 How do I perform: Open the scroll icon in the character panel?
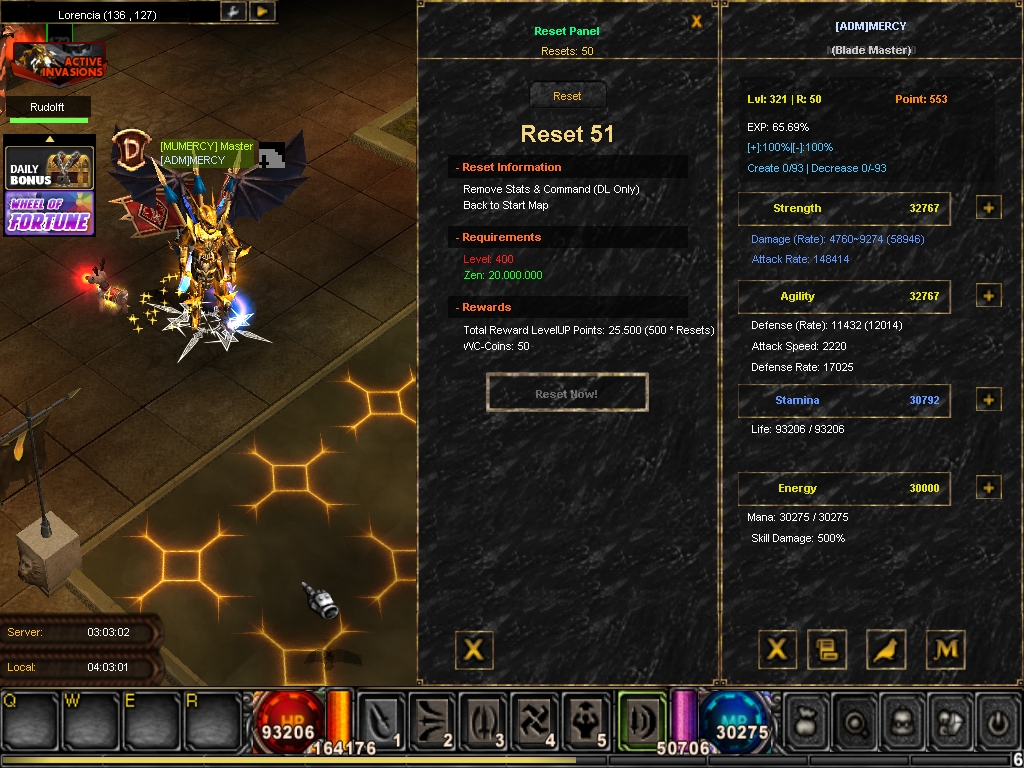(827, 650)
